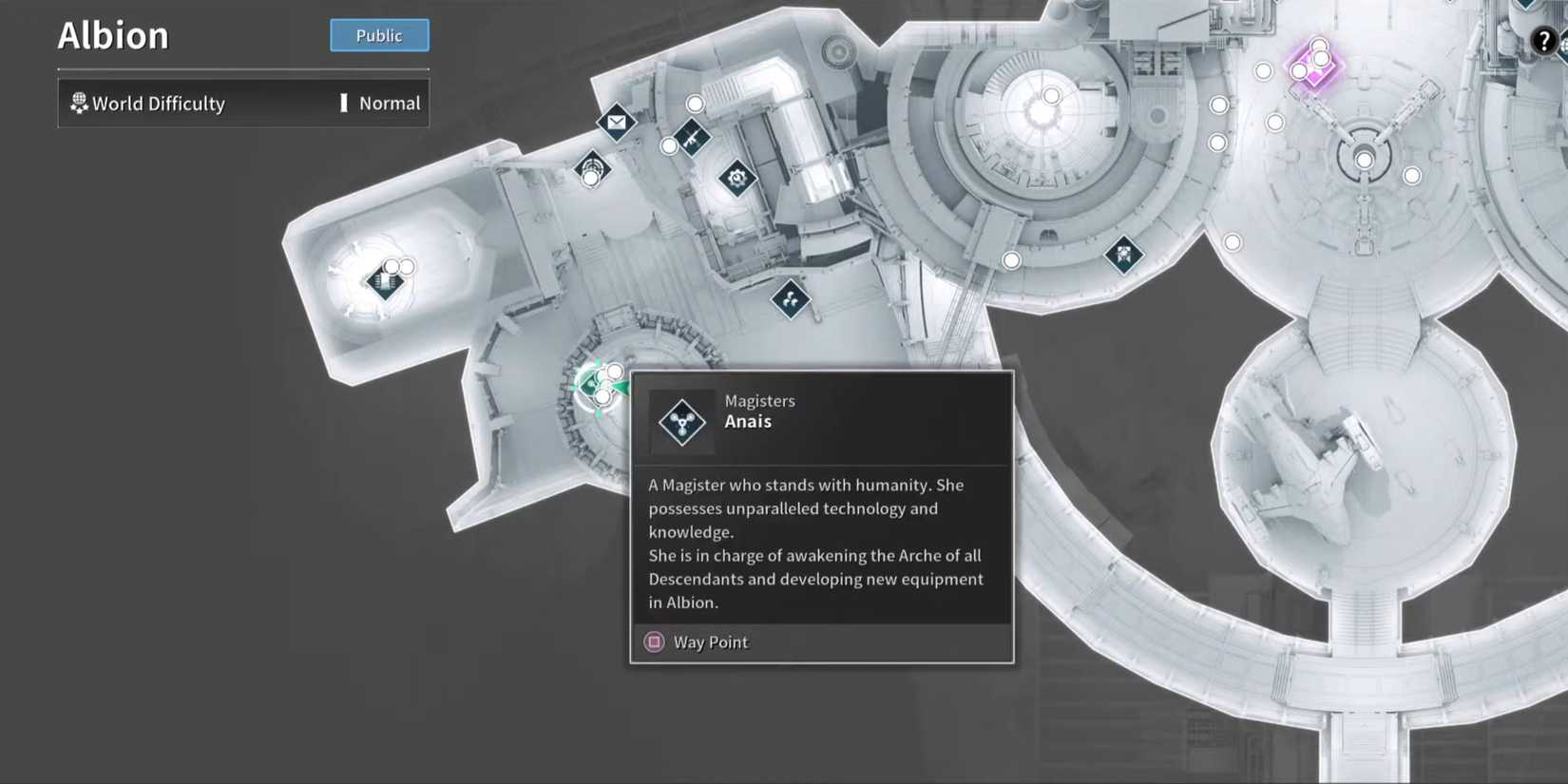Change World Difficulty from Normal
The width and height of the screenshot is (1568, 784).
[x=389, y=104]
